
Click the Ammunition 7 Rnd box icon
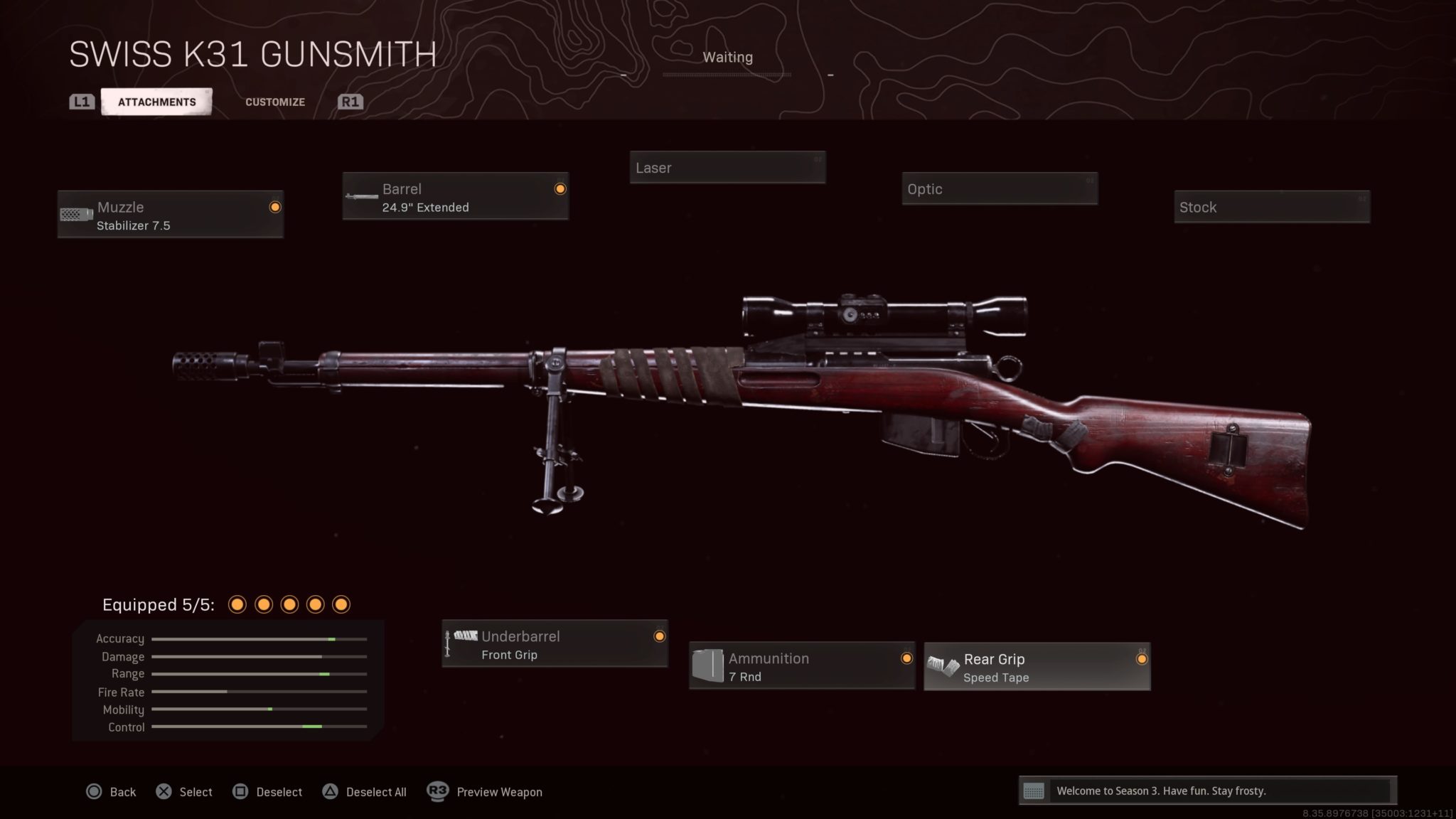click(x=708, y=665)
